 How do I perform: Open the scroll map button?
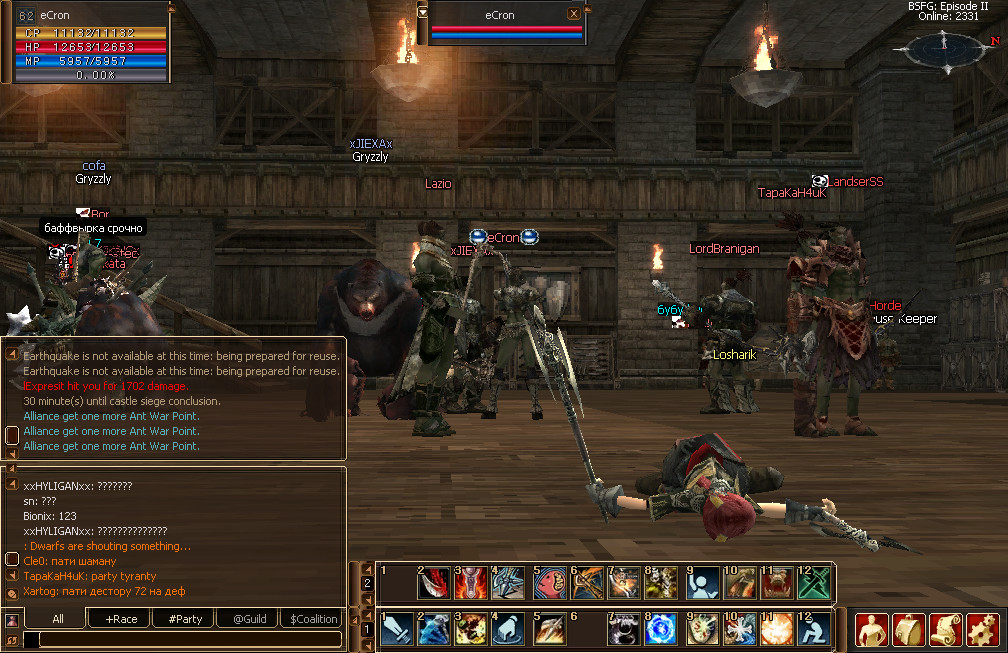(946, 630)
